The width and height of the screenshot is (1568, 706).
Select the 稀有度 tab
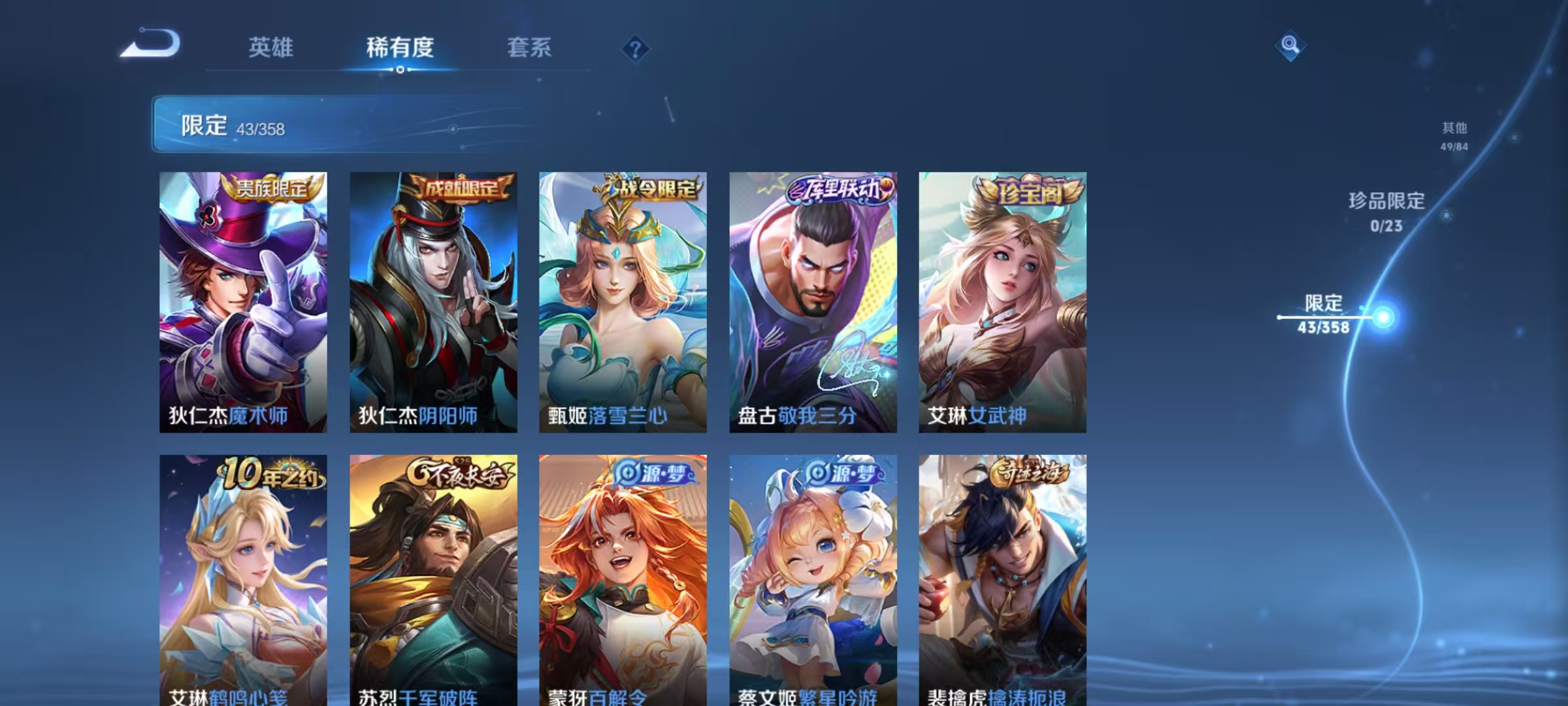click(400, 47)
